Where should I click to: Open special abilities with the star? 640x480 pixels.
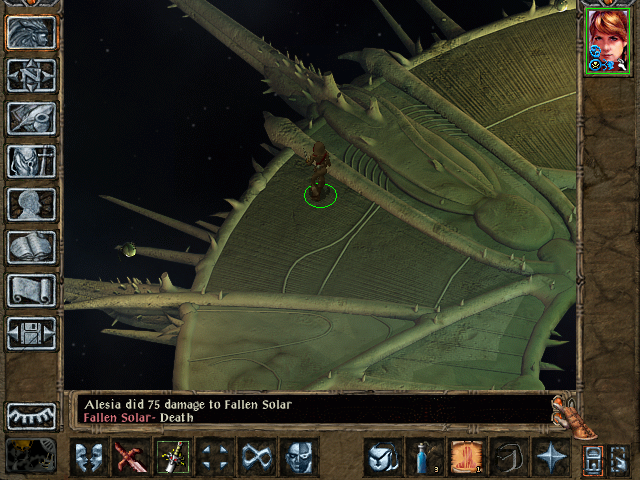point(550,457)
